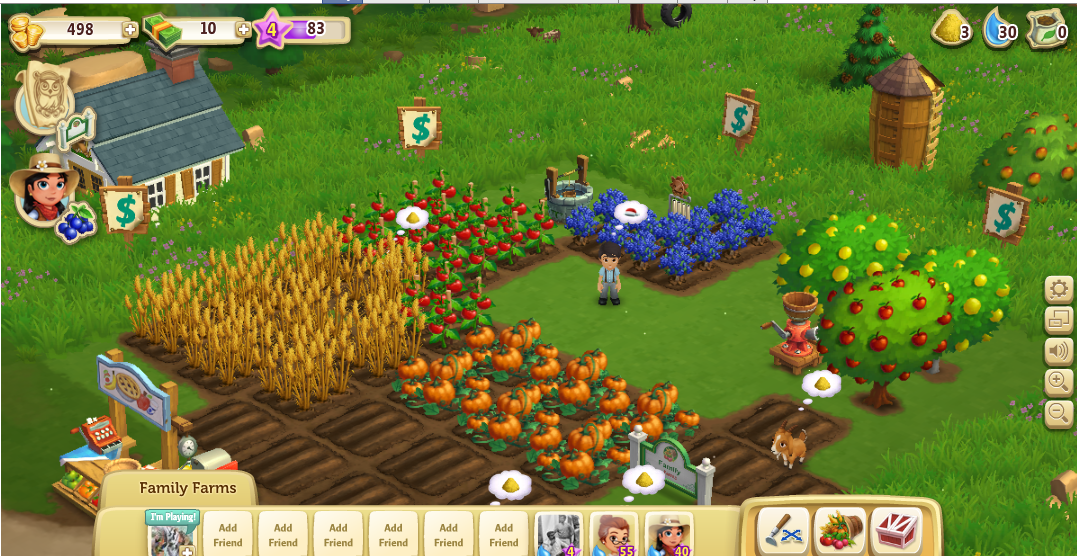
Task: Open the cornucopia market button
Action: [840, 529]
